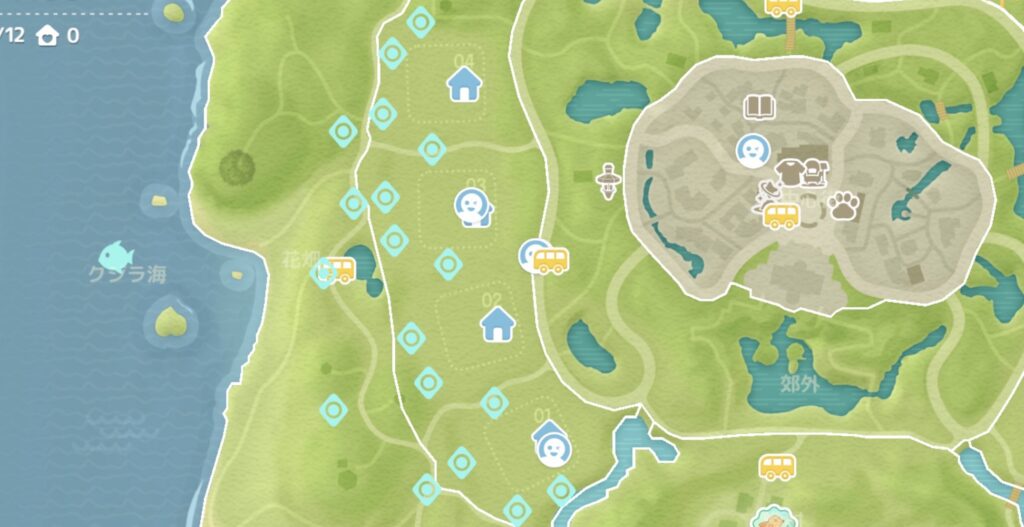Select the character face marker in town
The height and width of the screenshot is (527, 1024).
click(x=750, y=151)
